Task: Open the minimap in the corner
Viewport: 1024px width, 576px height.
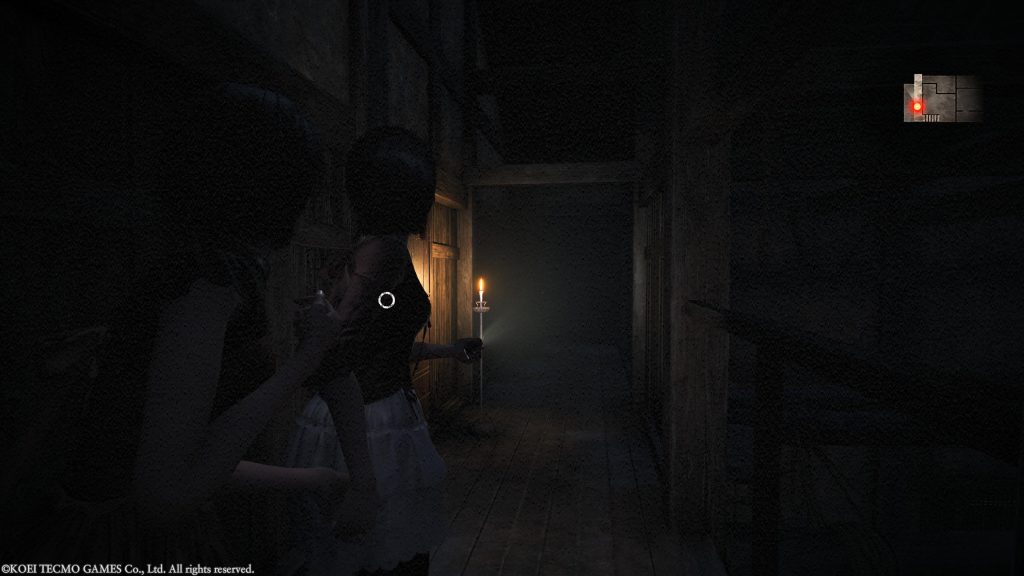Action: click(x=942, y=98)
